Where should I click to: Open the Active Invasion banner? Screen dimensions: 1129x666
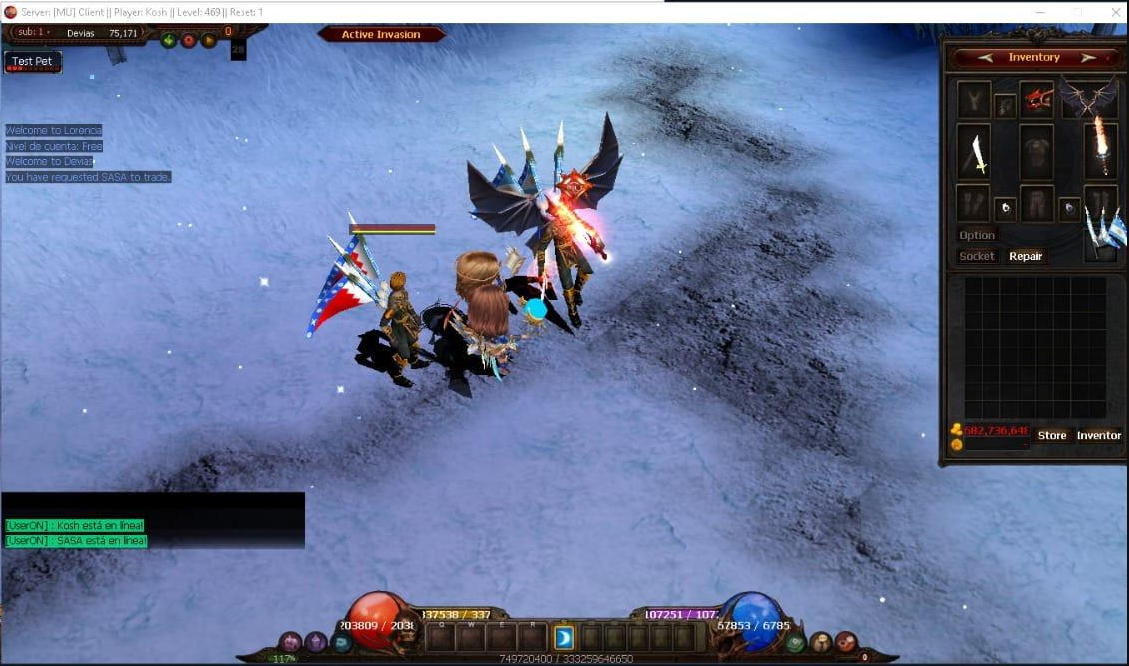381,35
